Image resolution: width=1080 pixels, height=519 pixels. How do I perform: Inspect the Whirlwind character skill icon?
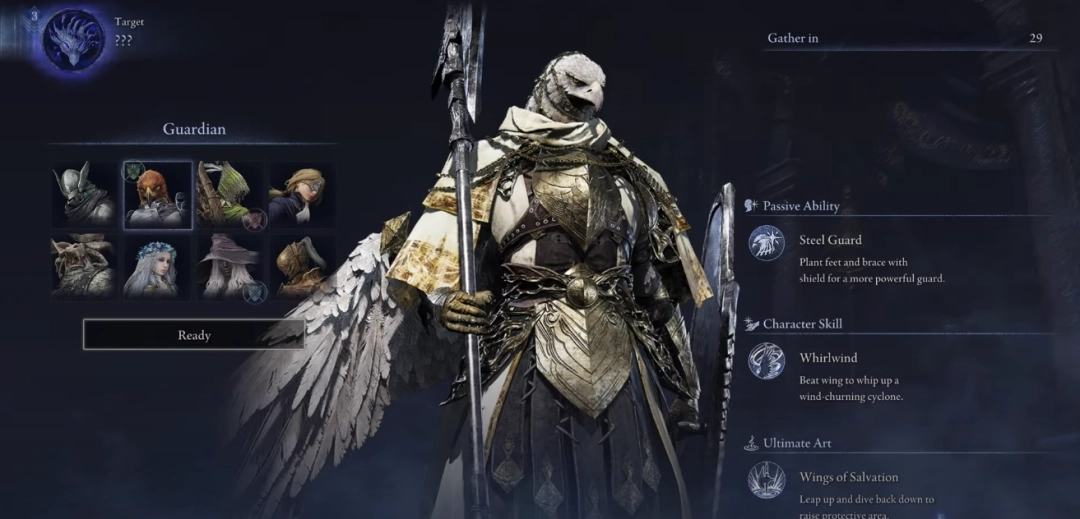coord(767,361)
